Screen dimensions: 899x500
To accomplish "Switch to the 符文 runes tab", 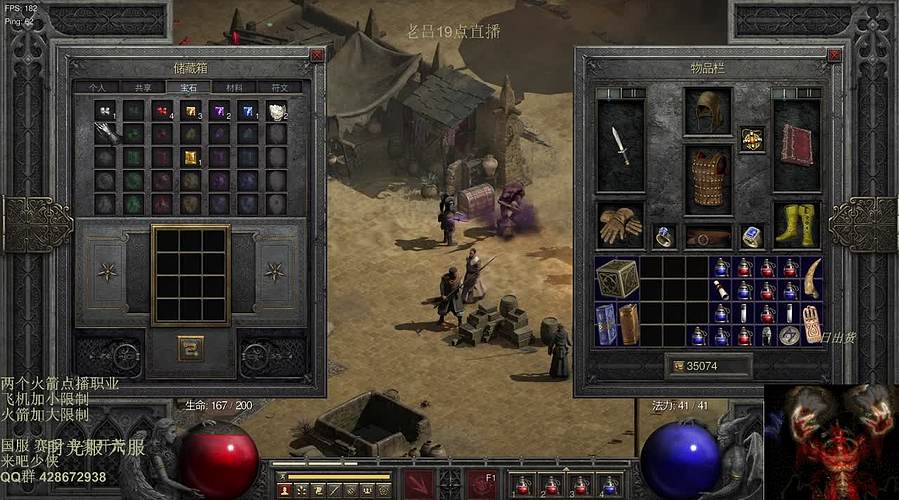I will (279, 88).
